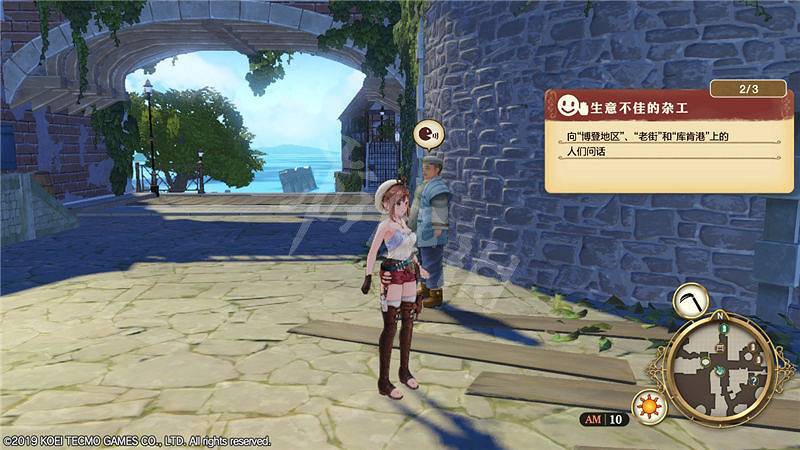The image size is (800, 450).
Task: Click the sun daytime icon
Action: 651,408
